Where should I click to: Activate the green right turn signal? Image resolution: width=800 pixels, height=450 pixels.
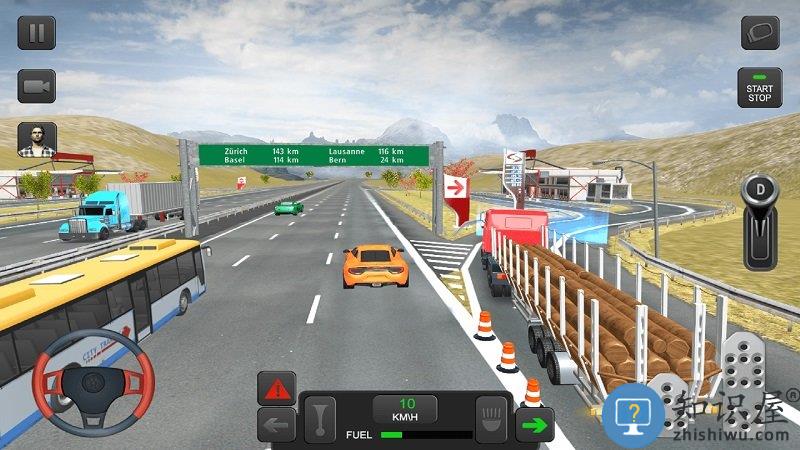[535, 425]
